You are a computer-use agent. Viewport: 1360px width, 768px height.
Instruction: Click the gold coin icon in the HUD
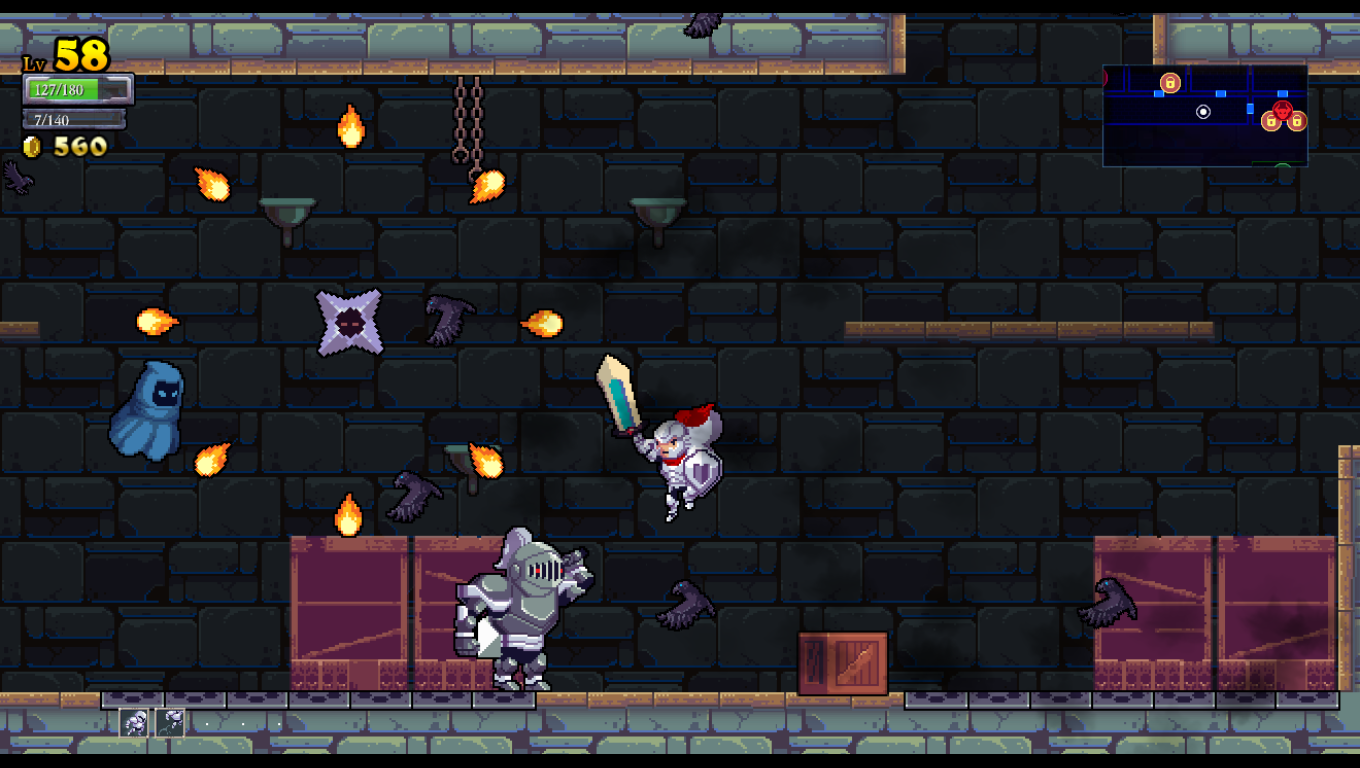click(31, 146)
